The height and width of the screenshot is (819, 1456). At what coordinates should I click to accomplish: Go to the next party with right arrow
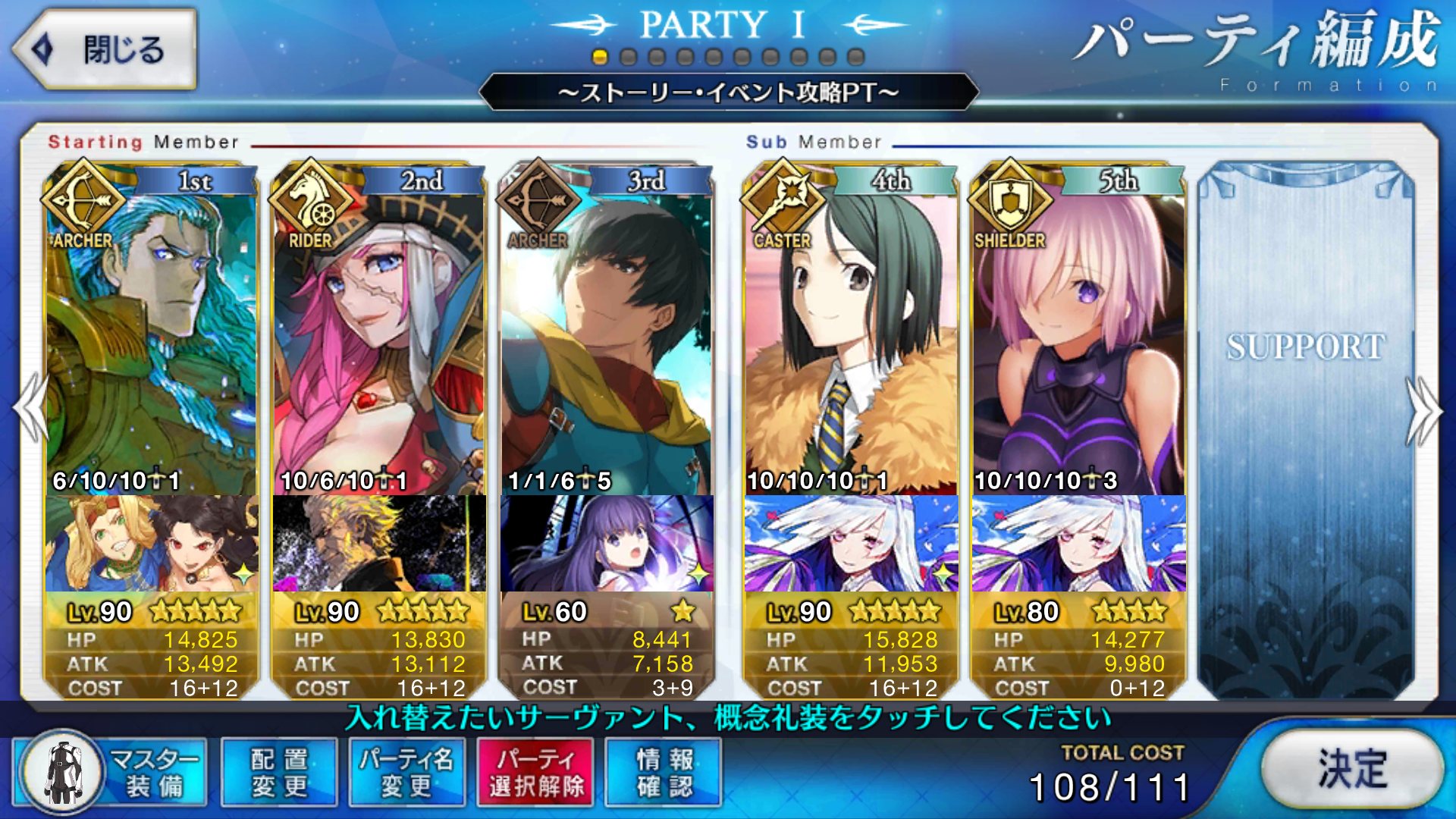coord(1424,409)
